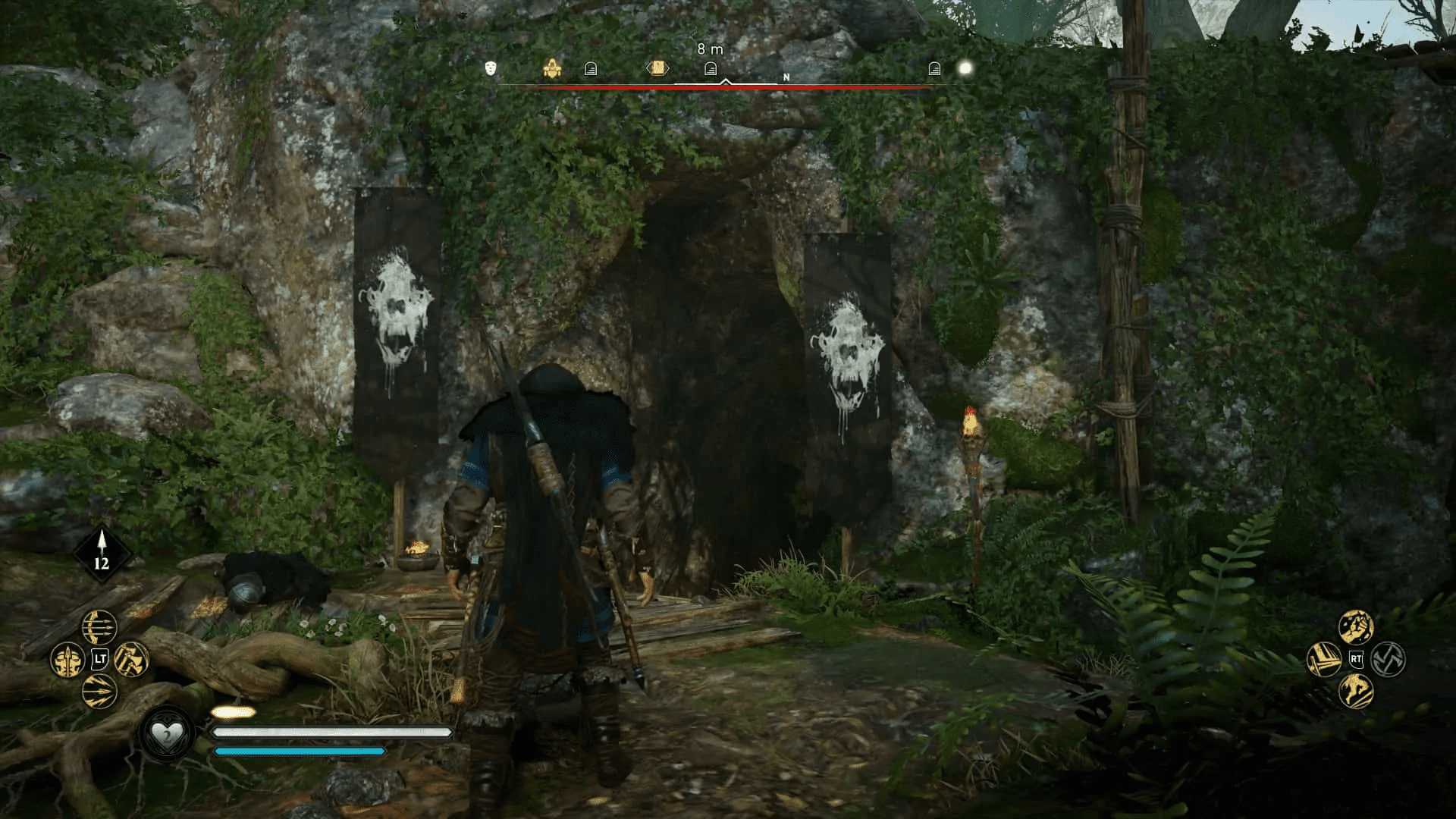This screenshot has width=1456, height=819.
Task: Click the heart icon showing 2 rations
Action: [x=168, y=731]
